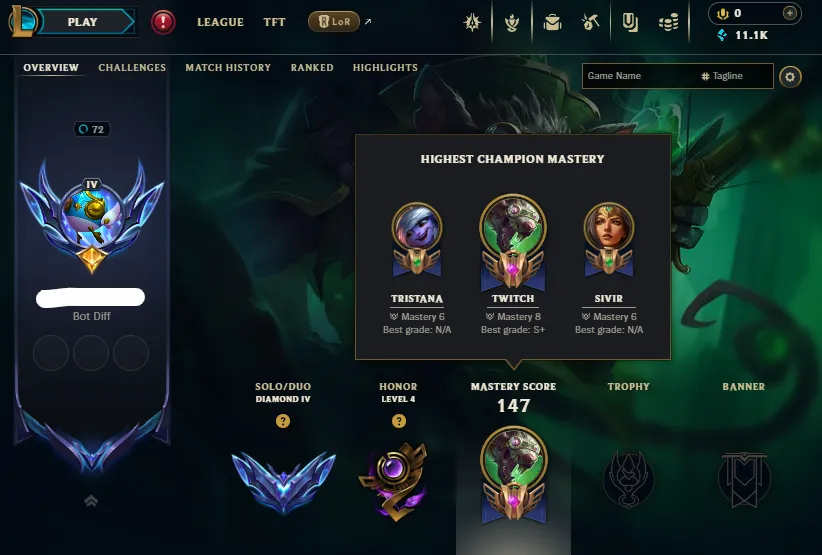Select the Ranked tab

pos(312,68)
